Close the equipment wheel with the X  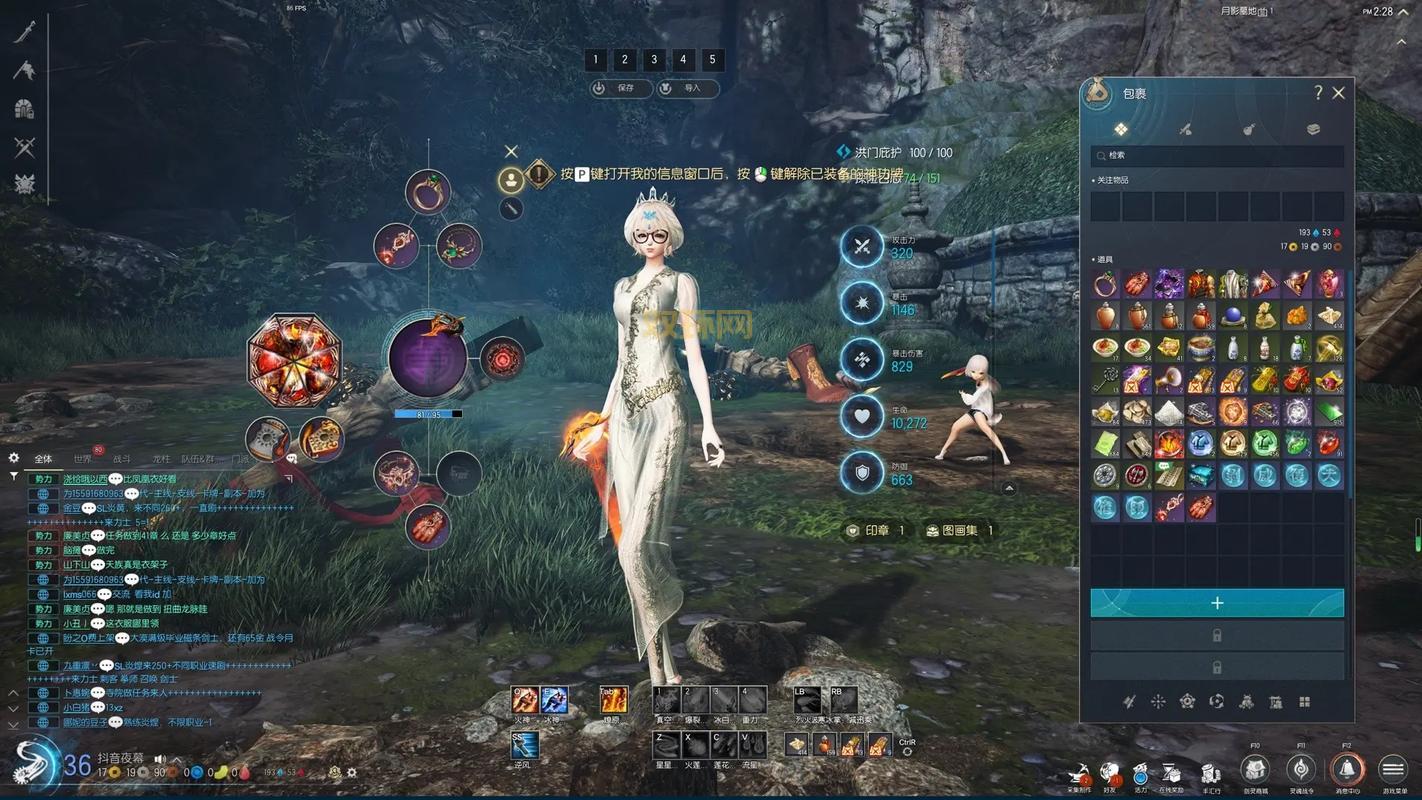coord(511,151)
